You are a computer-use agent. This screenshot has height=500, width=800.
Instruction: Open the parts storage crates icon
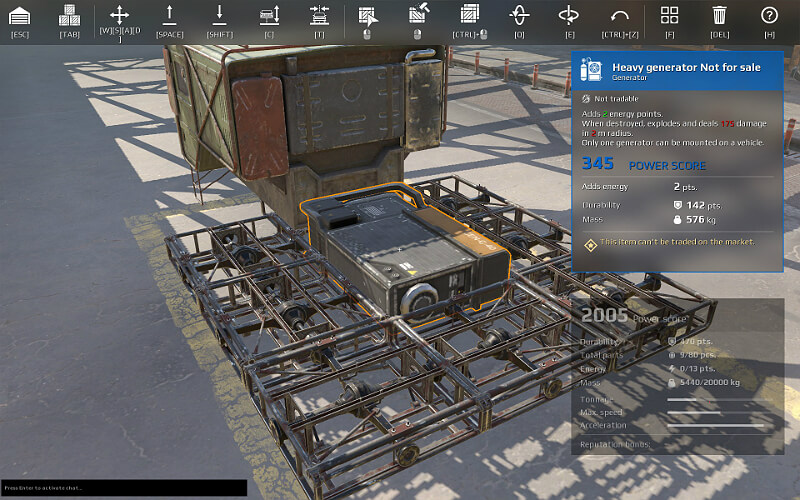(69, 16)
